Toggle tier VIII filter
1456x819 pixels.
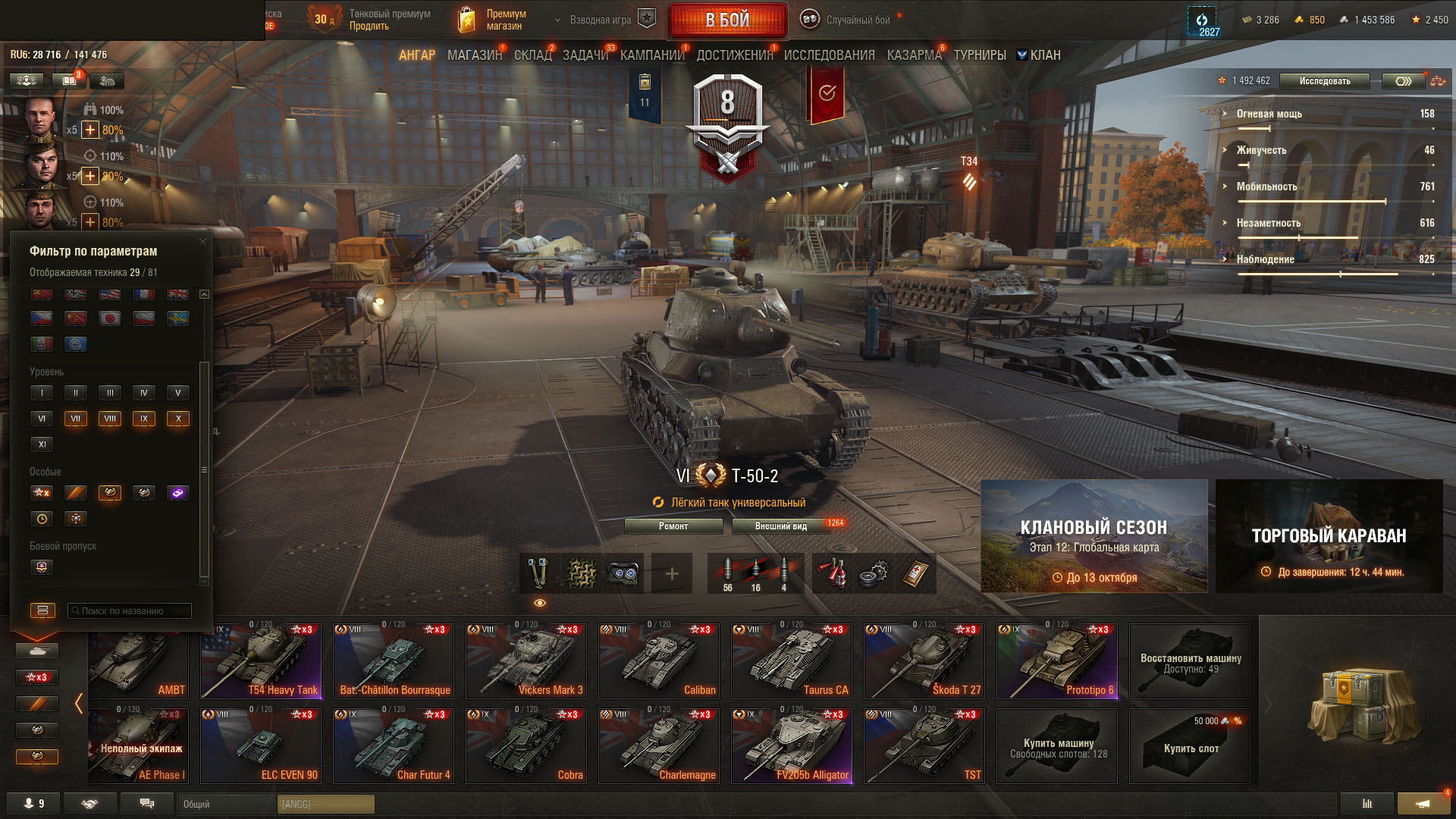[x=110, y=419]
